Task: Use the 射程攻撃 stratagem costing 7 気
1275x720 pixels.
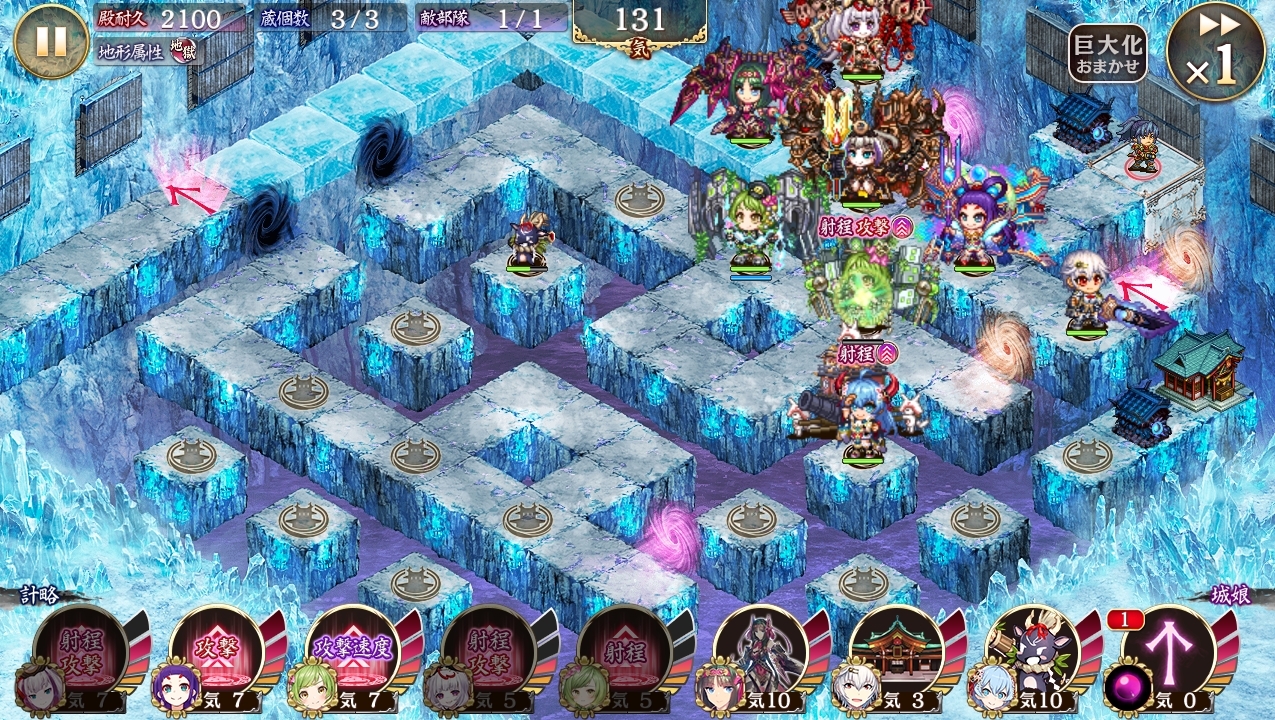Action: 80,652
